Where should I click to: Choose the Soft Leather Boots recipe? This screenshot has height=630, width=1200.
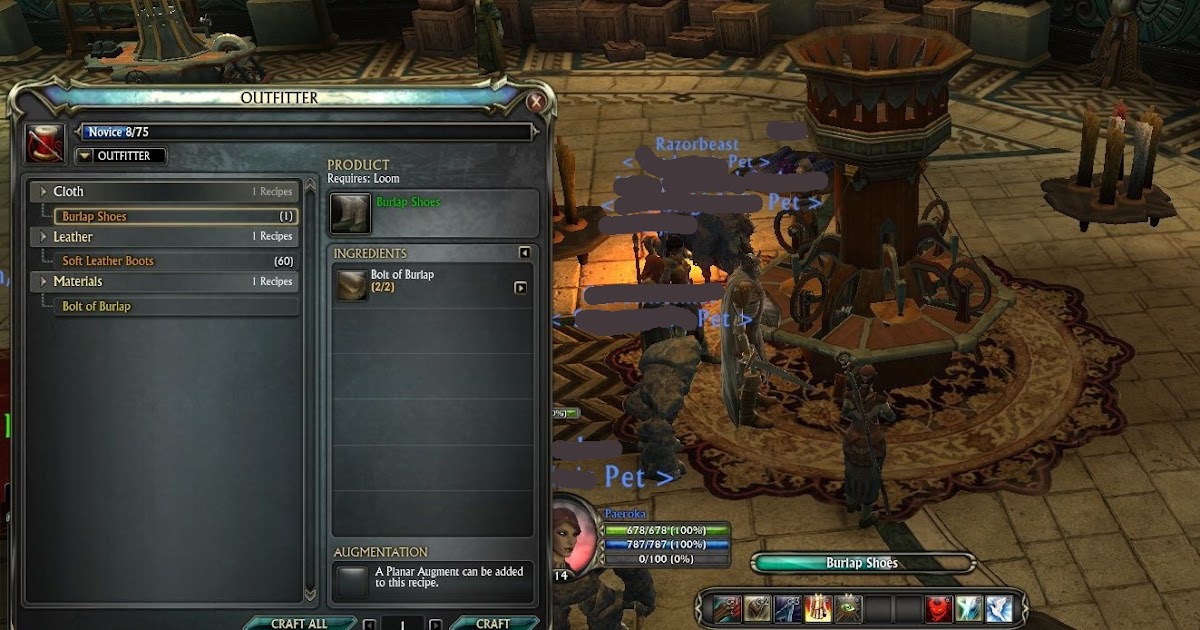(108, 261)
